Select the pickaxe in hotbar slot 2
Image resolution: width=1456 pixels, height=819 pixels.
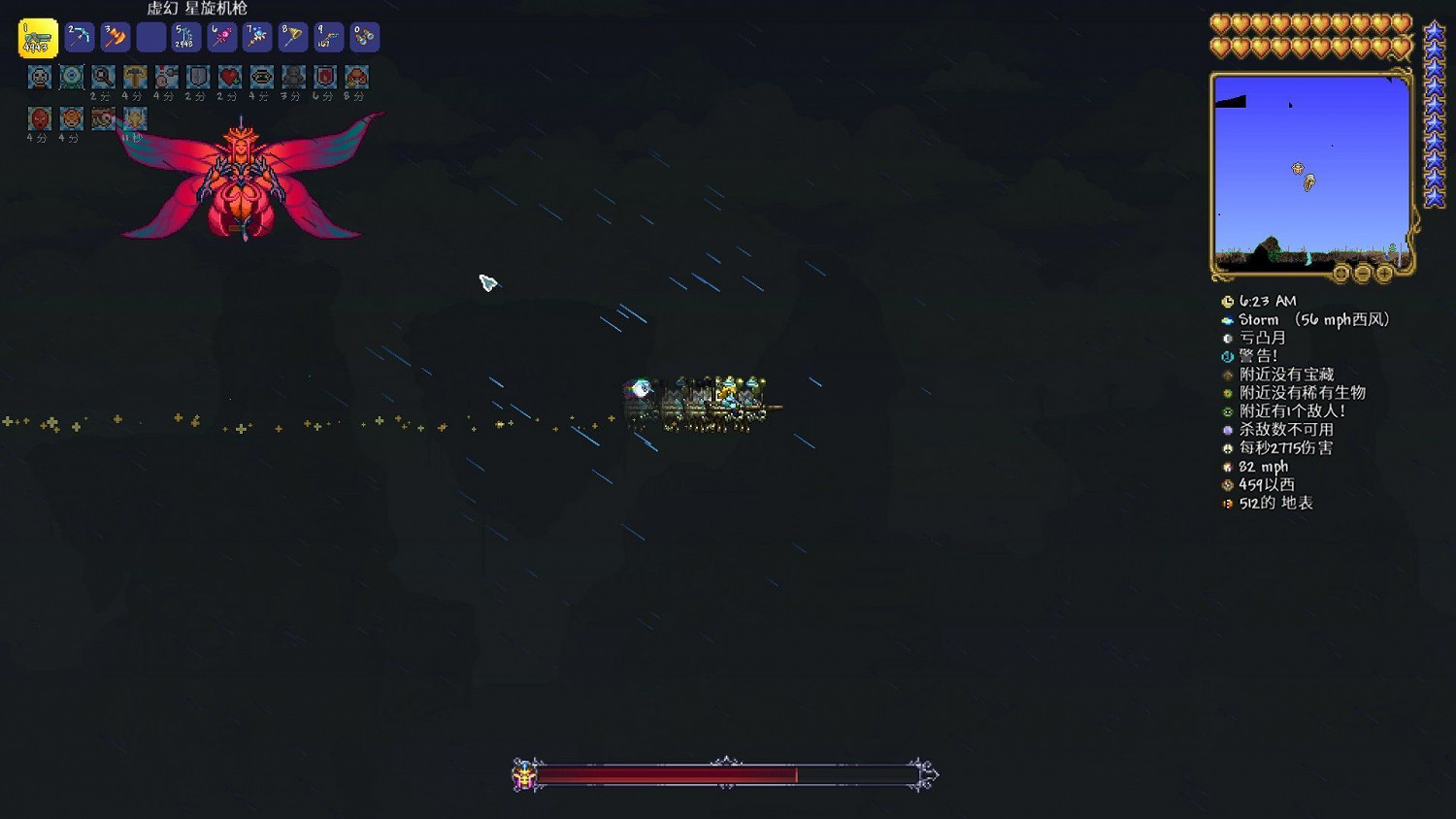pos(79,37)
